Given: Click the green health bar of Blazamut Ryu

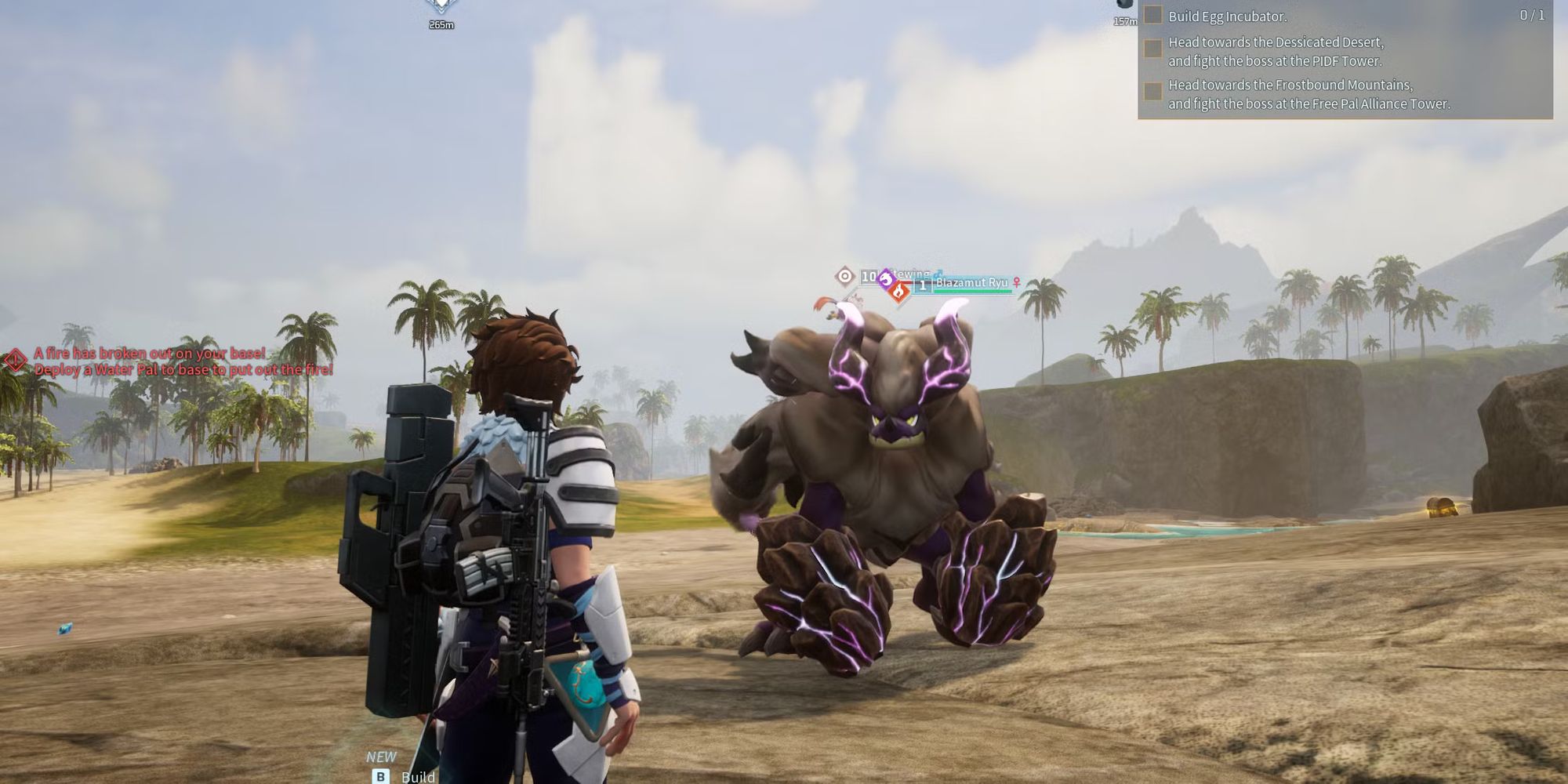Looking at the screenshot, I should click(972, 292).
